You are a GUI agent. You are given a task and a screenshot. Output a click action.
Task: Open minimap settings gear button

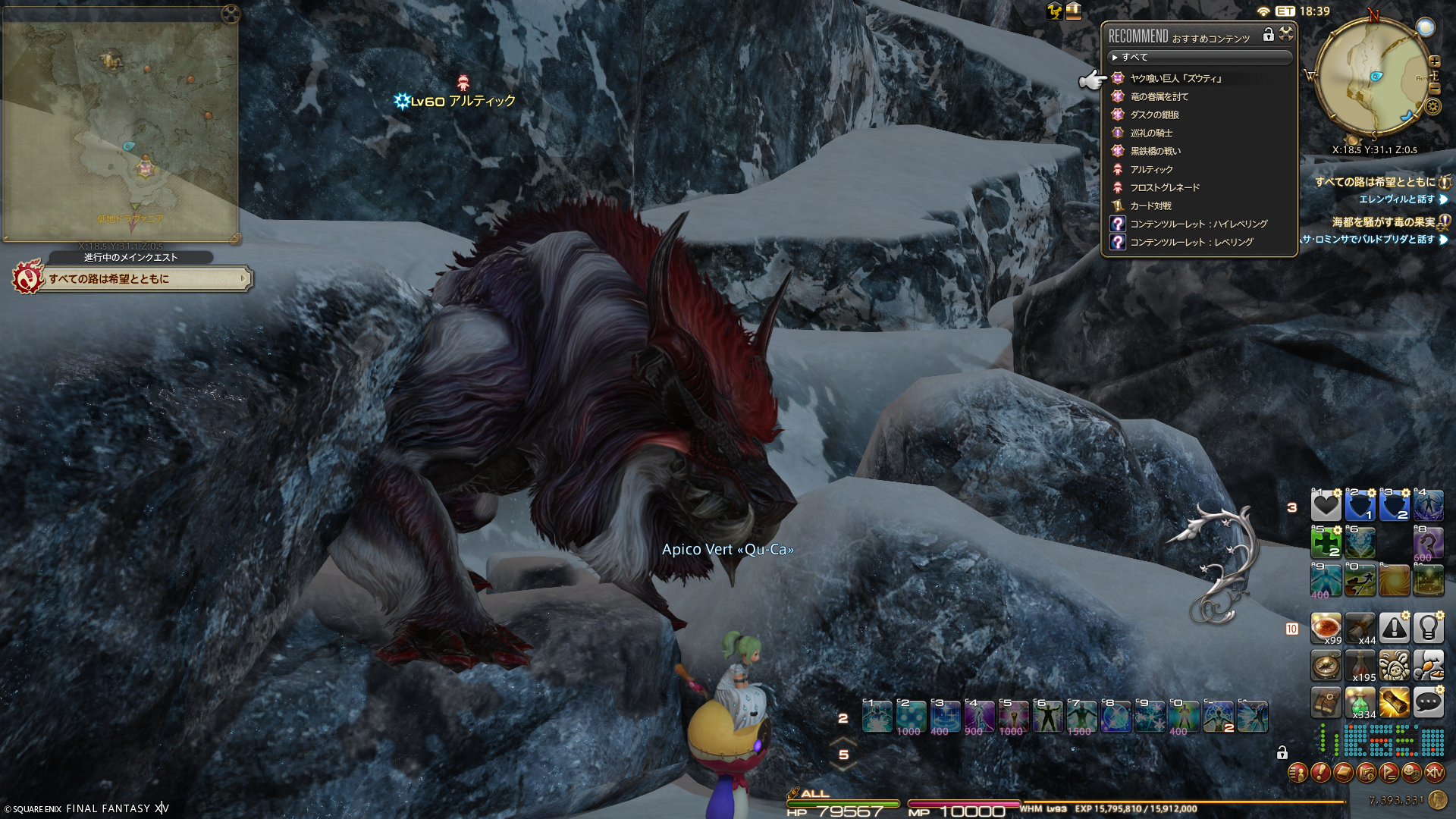[1432, 106]
